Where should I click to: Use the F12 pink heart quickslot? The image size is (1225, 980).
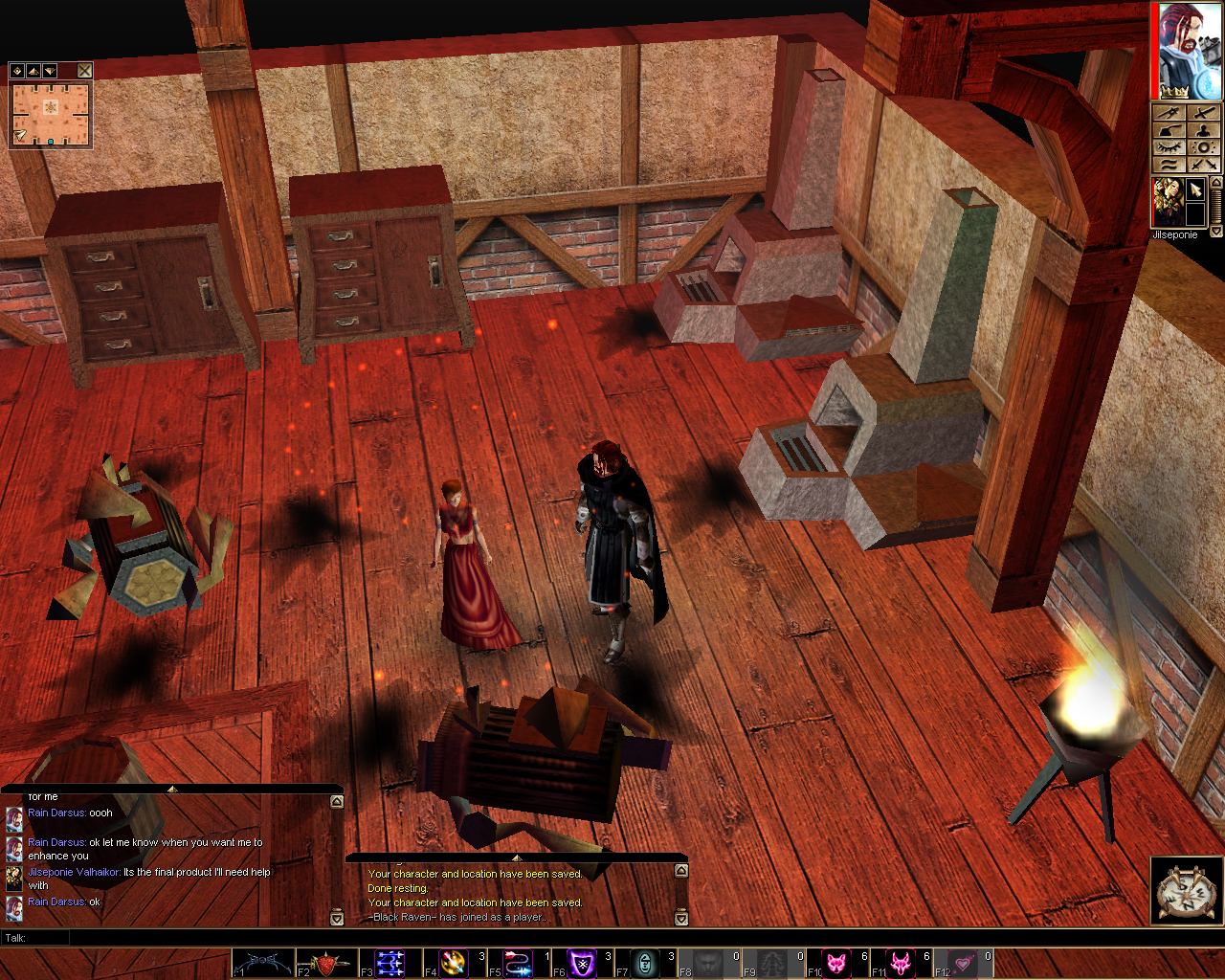click(965, 963)
